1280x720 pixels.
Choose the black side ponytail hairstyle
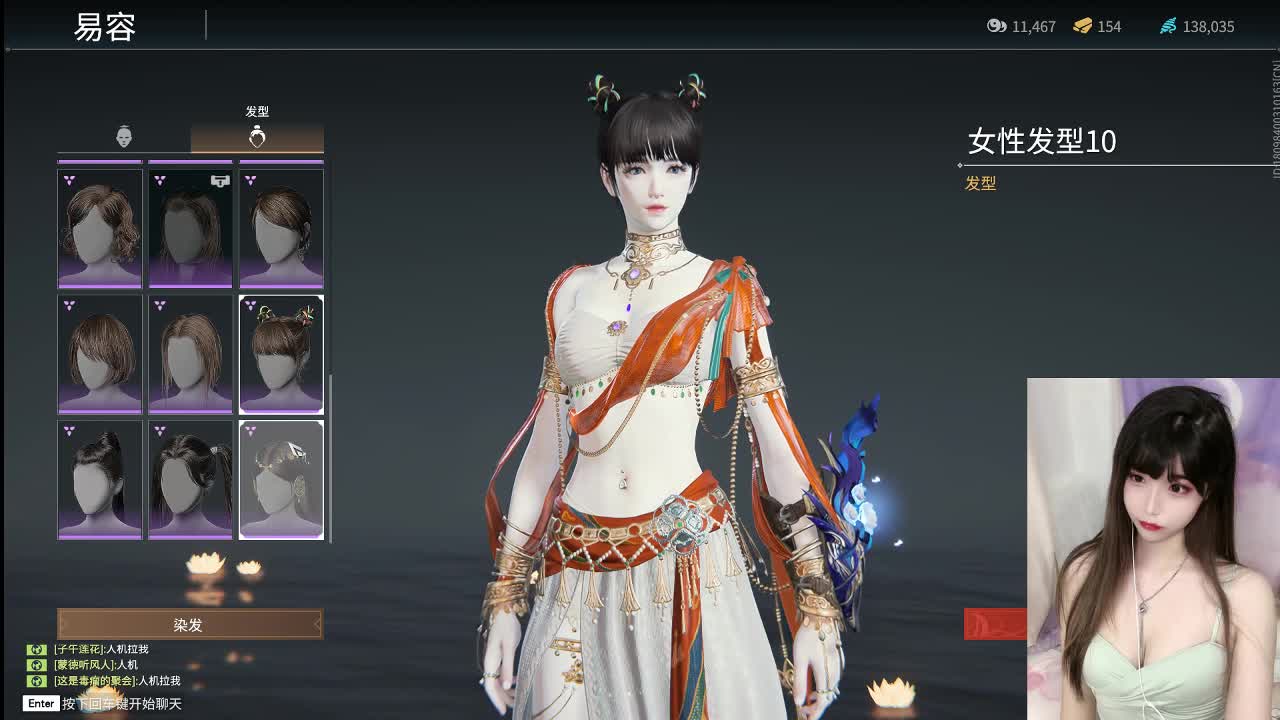point(190,480)
